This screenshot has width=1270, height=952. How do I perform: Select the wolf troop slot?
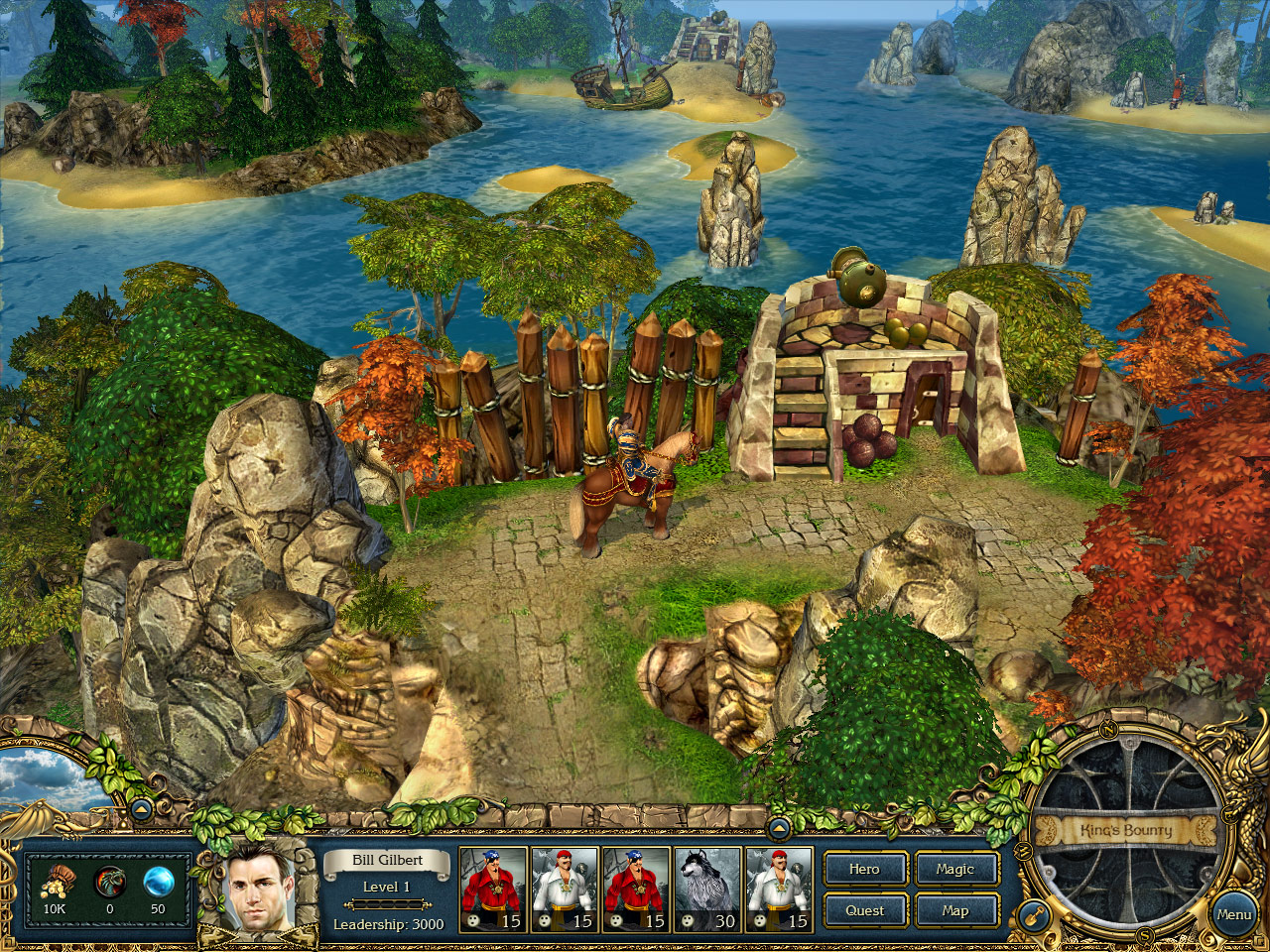point(707,890)
